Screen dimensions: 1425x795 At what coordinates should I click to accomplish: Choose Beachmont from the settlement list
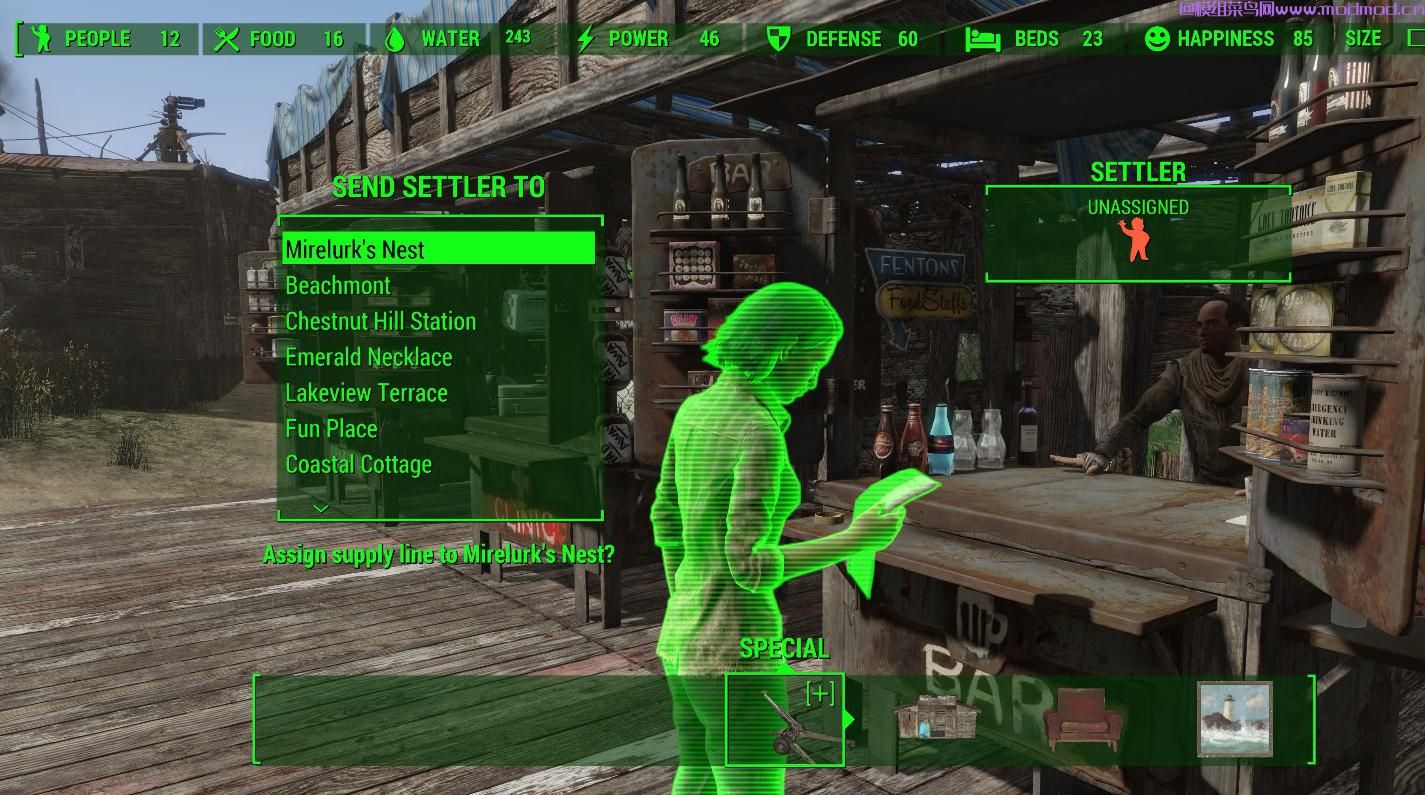point(338,286)
